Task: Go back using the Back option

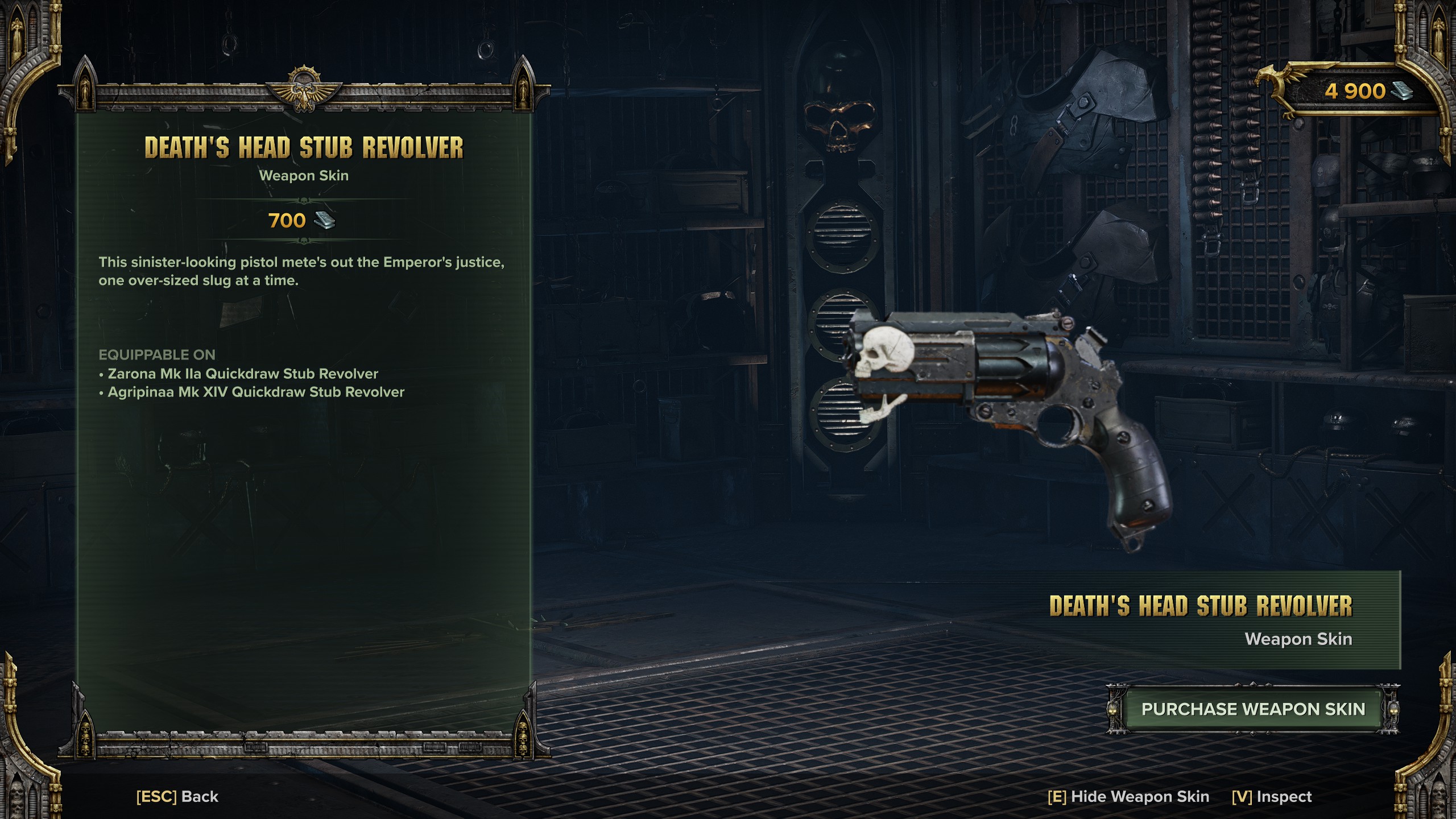Action: (x=177, y=796)
